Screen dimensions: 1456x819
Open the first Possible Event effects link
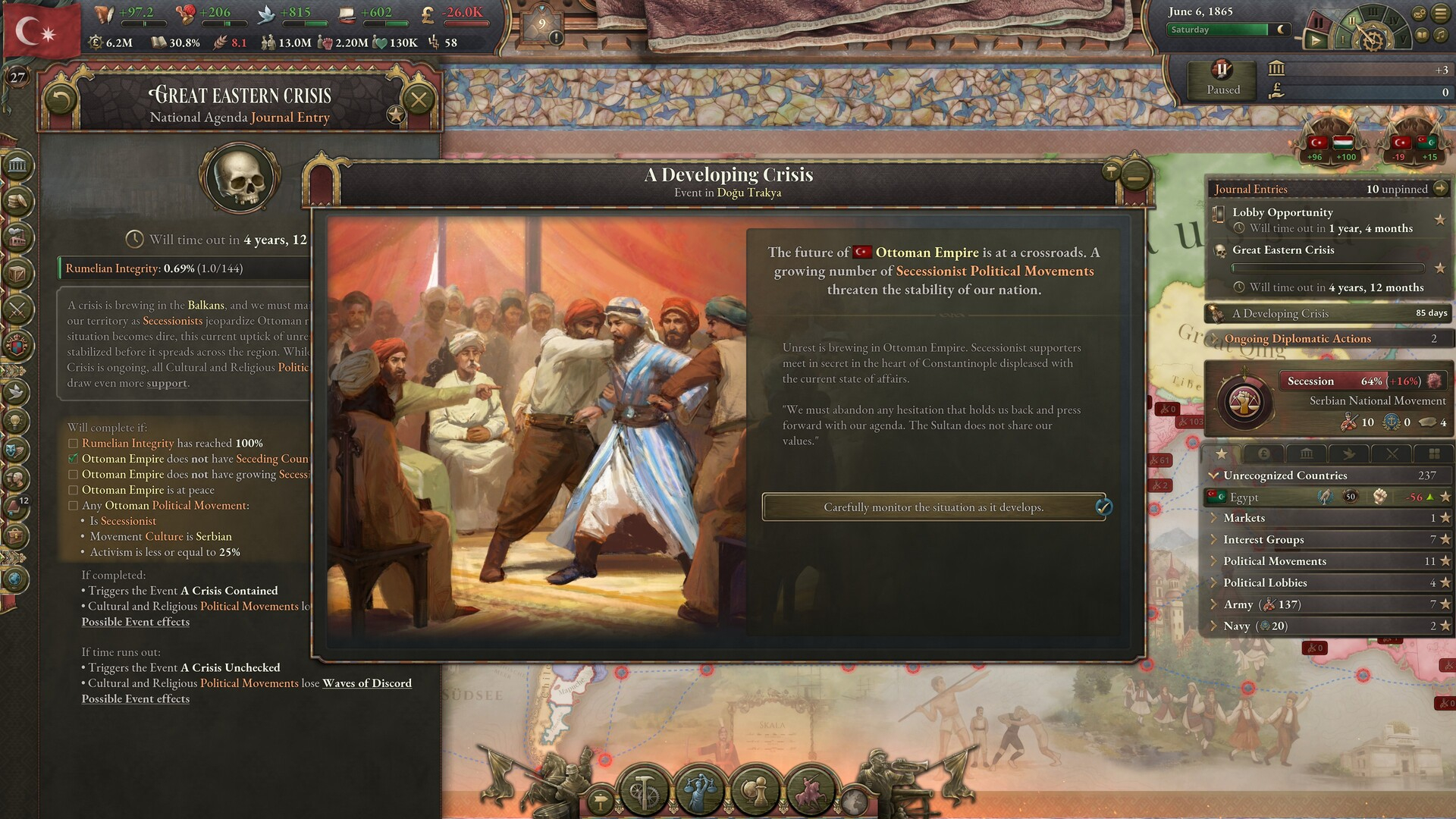pyautogui.click(x=136, y=622)
